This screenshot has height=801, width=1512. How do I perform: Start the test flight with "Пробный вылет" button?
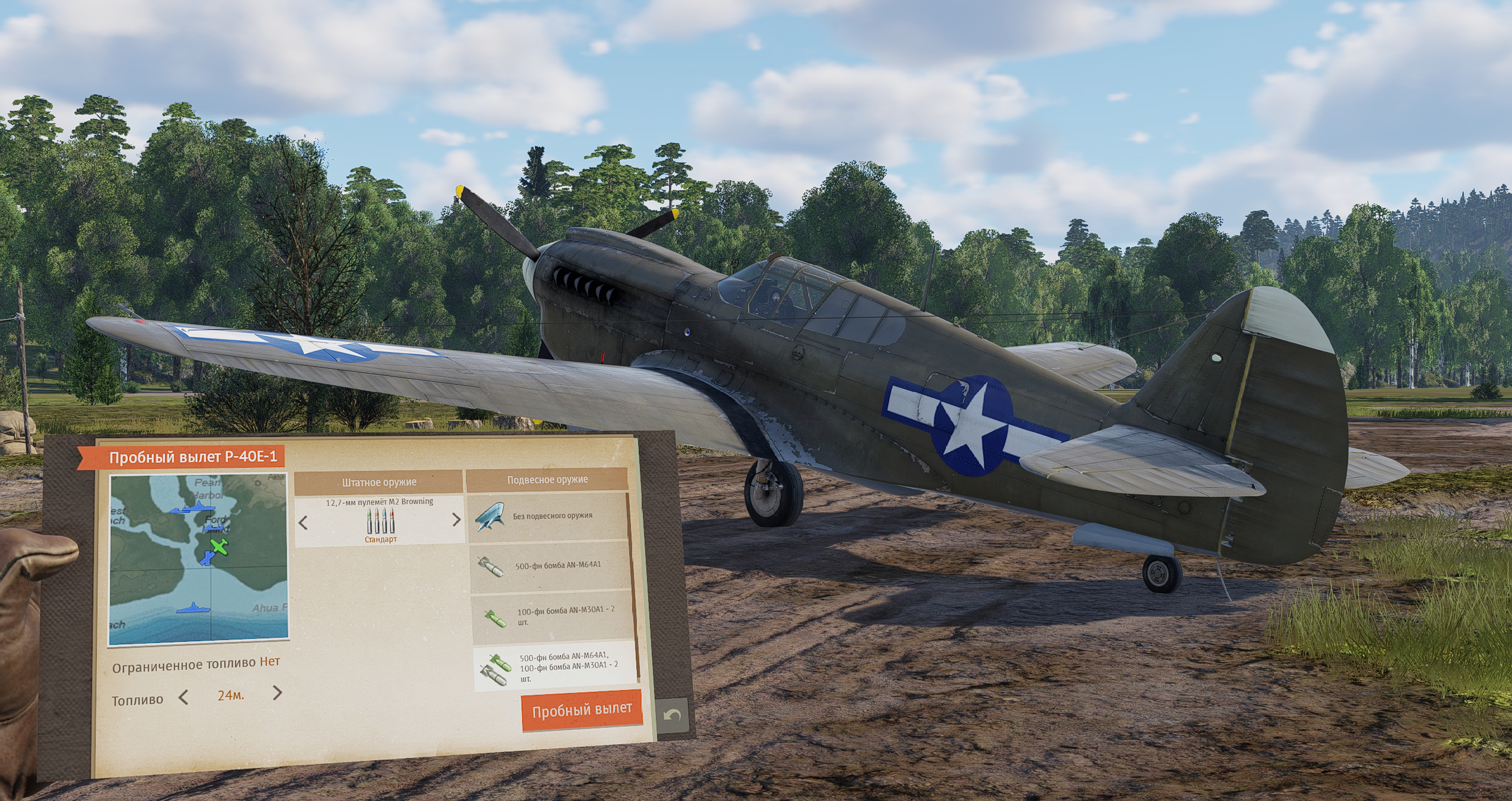pos(581,710)
